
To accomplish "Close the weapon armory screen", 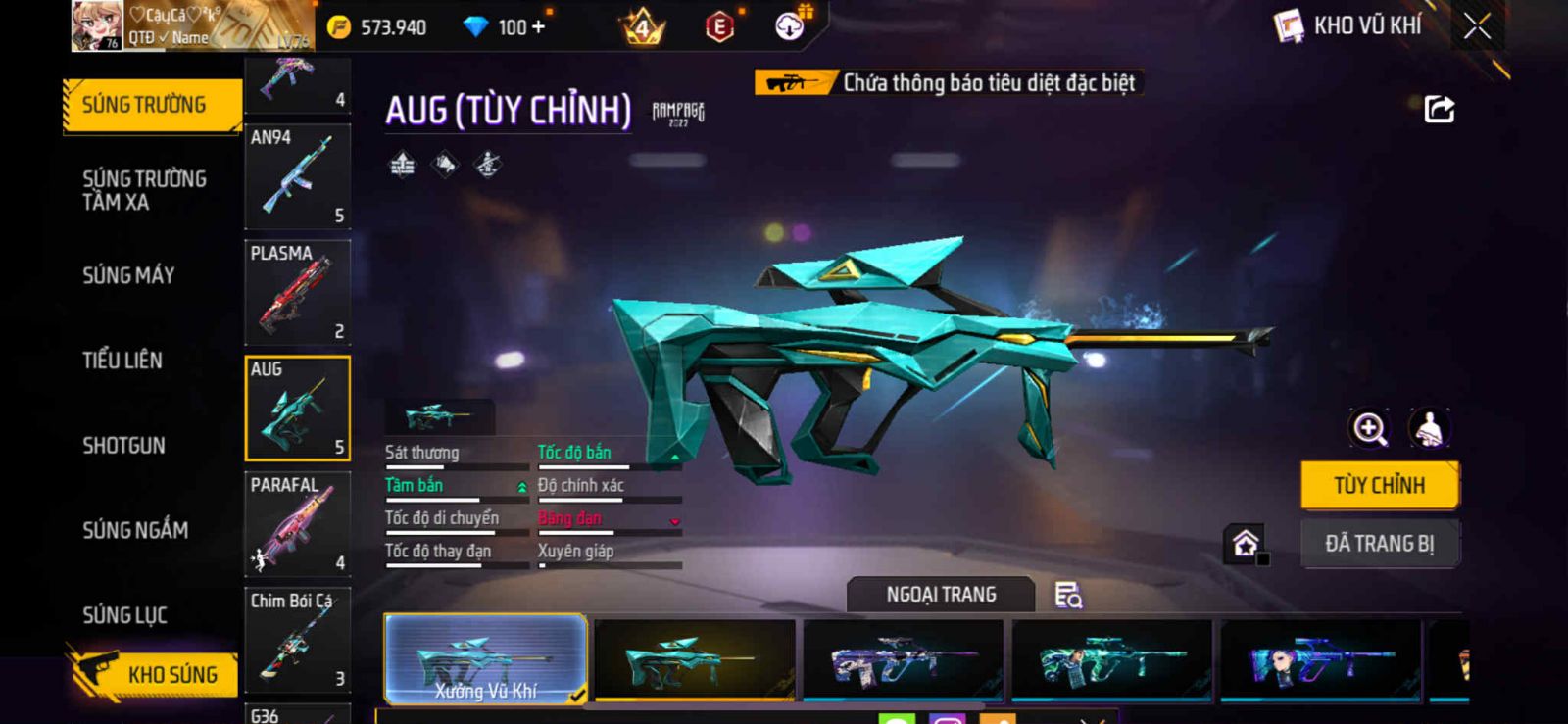I will point(1477,26).
